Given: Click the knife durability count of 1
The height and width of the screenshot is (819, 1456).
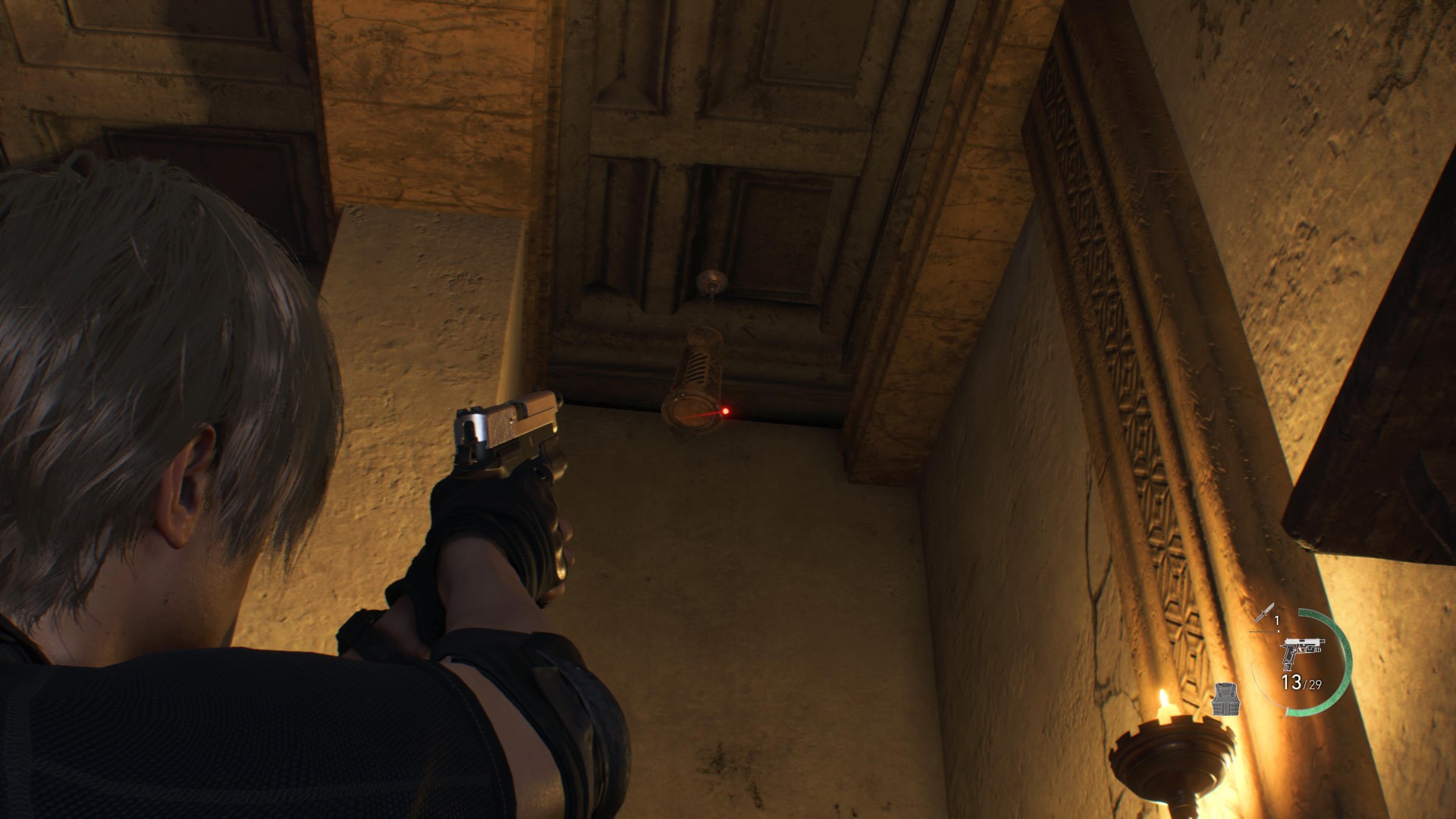Looking at the screenshot, I should 1277,620.
